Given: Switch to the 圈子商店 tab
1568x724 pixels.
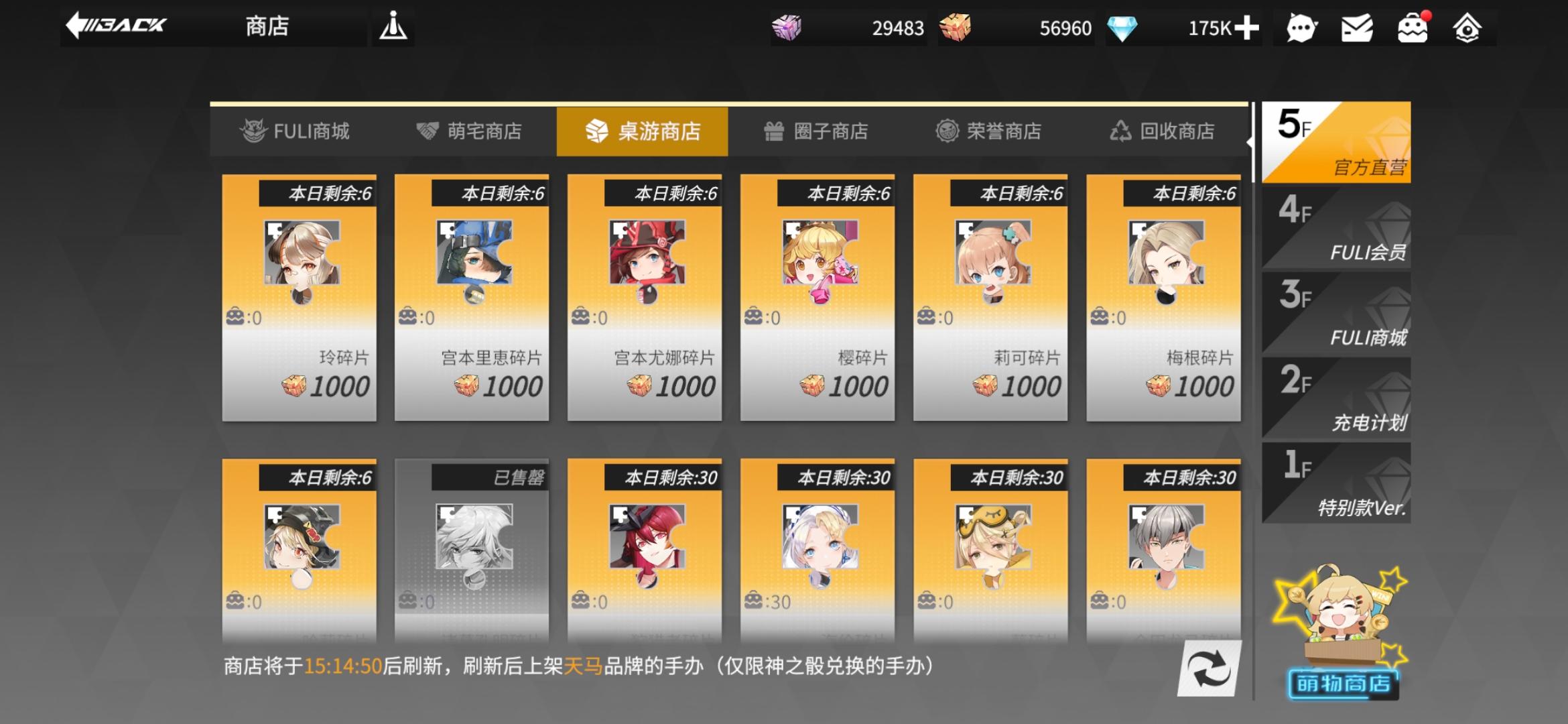Looking at the screenshot, I should pyautogui.click(x=815, y=131).
